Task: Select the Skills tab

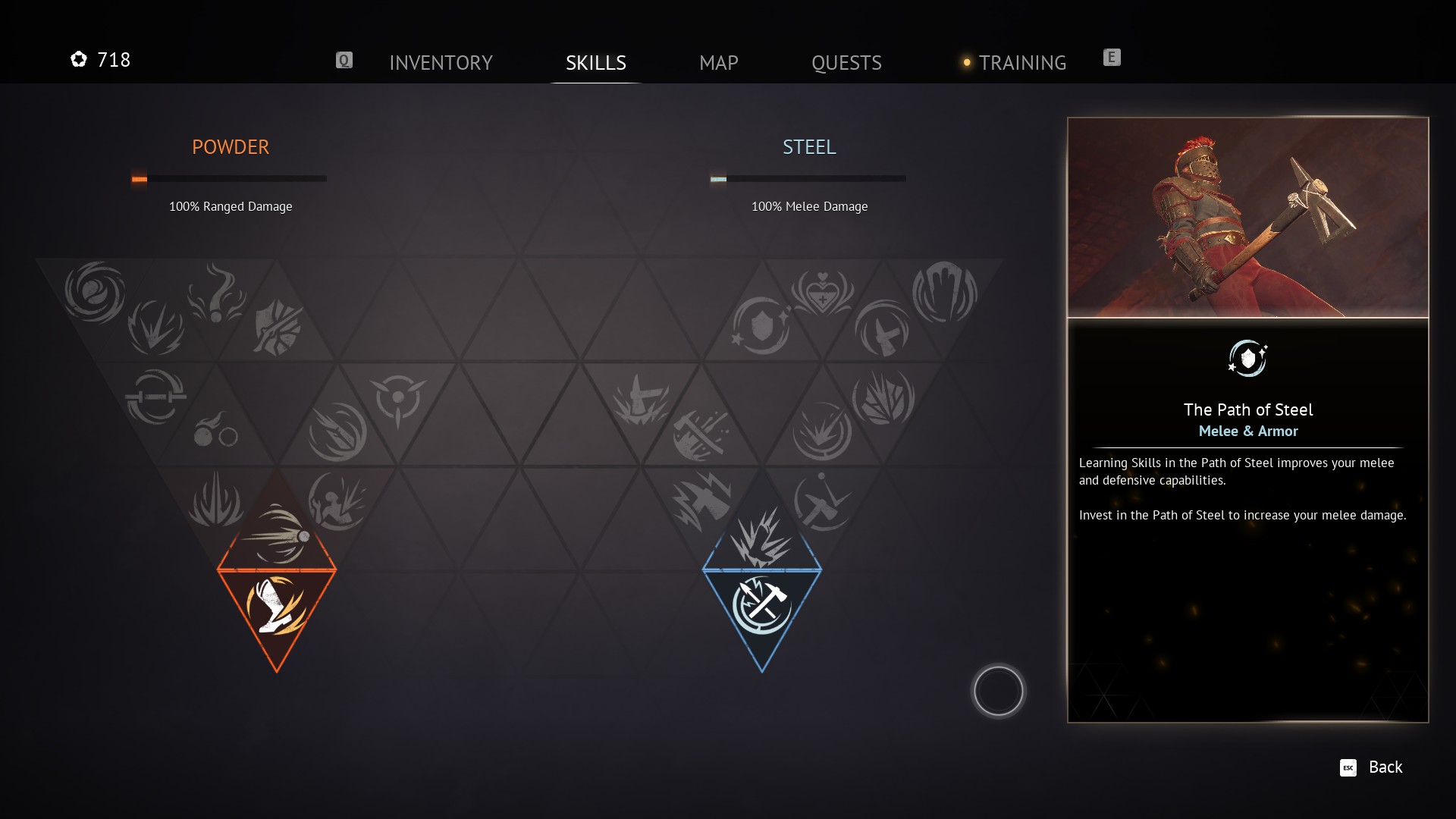Action: pos(595,62)
